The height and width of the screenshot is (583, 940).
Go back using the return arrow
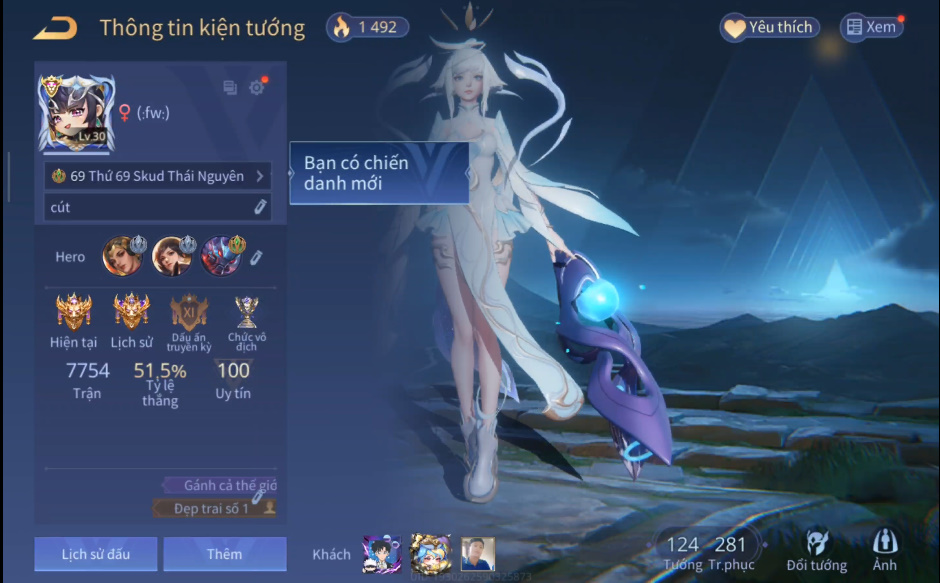point(54,28)
